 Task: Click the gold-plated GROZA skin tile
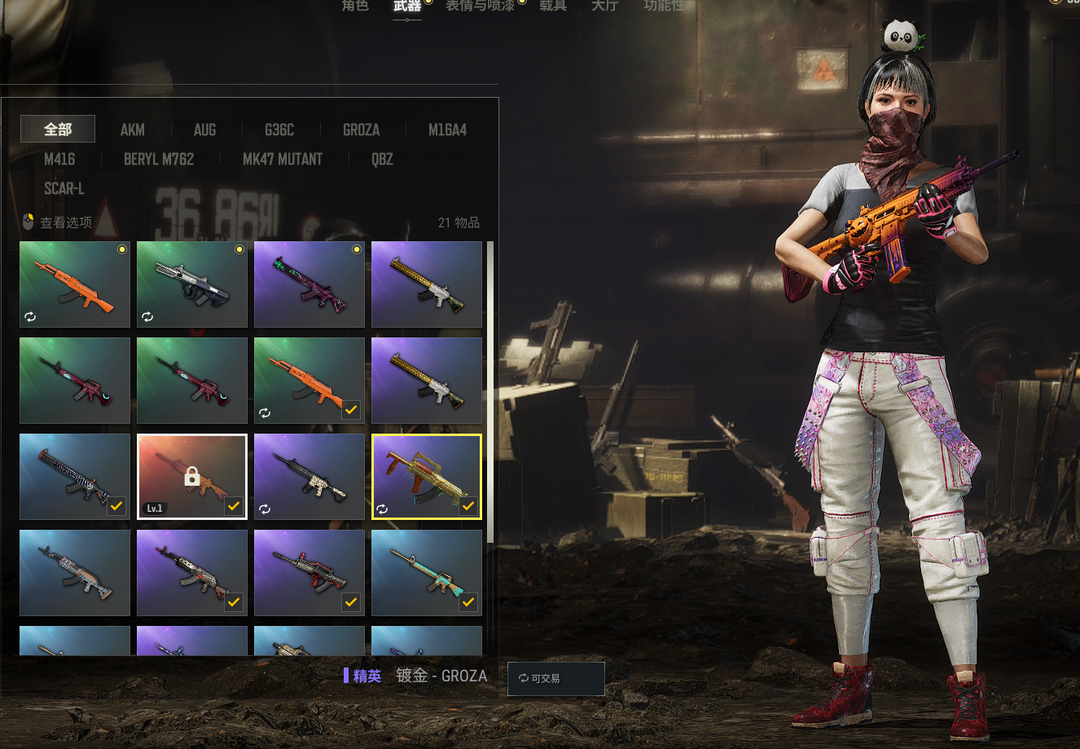(426, 477)
